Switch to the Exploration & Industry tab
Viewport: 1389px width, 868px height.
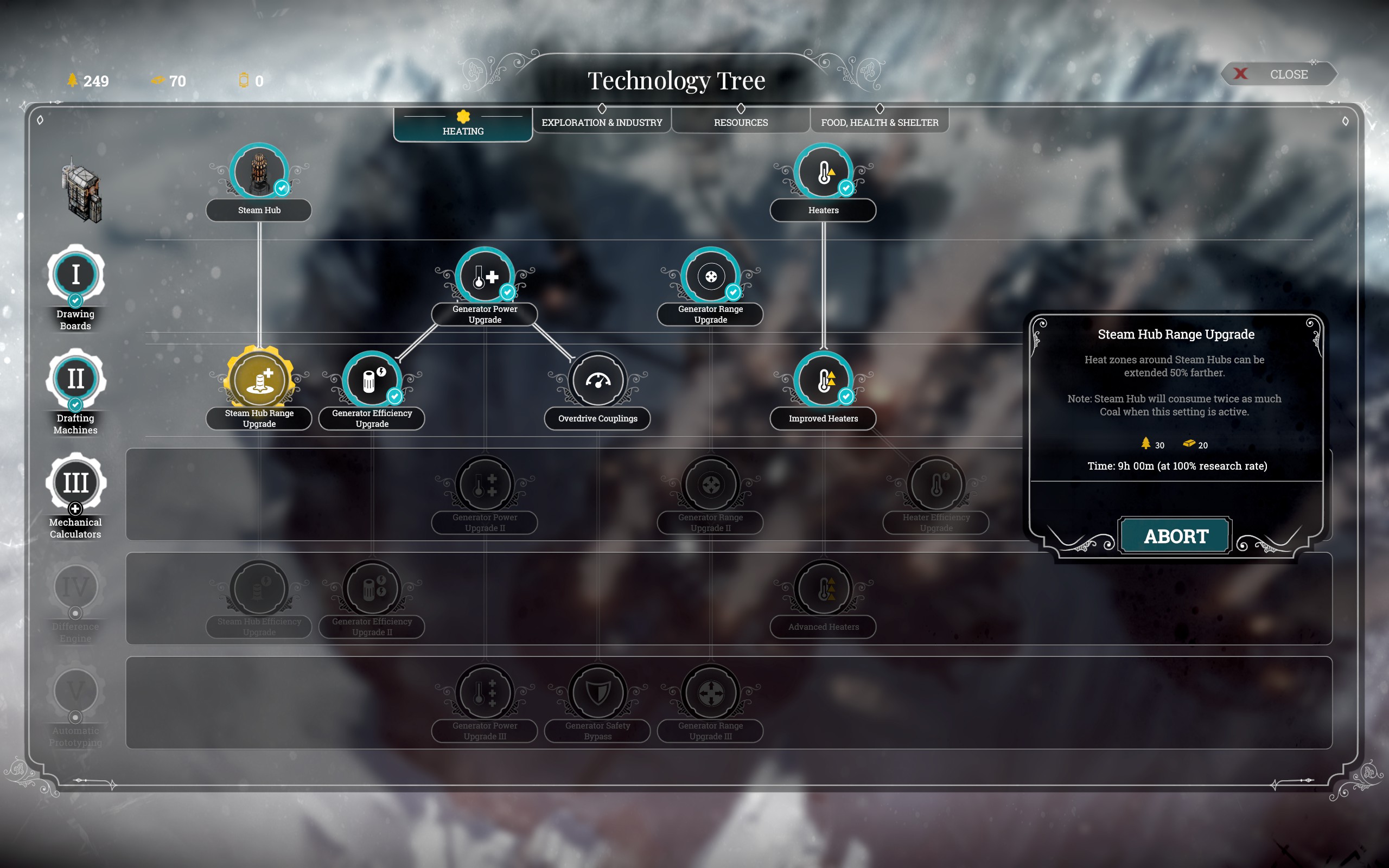(x=602, y=122)
